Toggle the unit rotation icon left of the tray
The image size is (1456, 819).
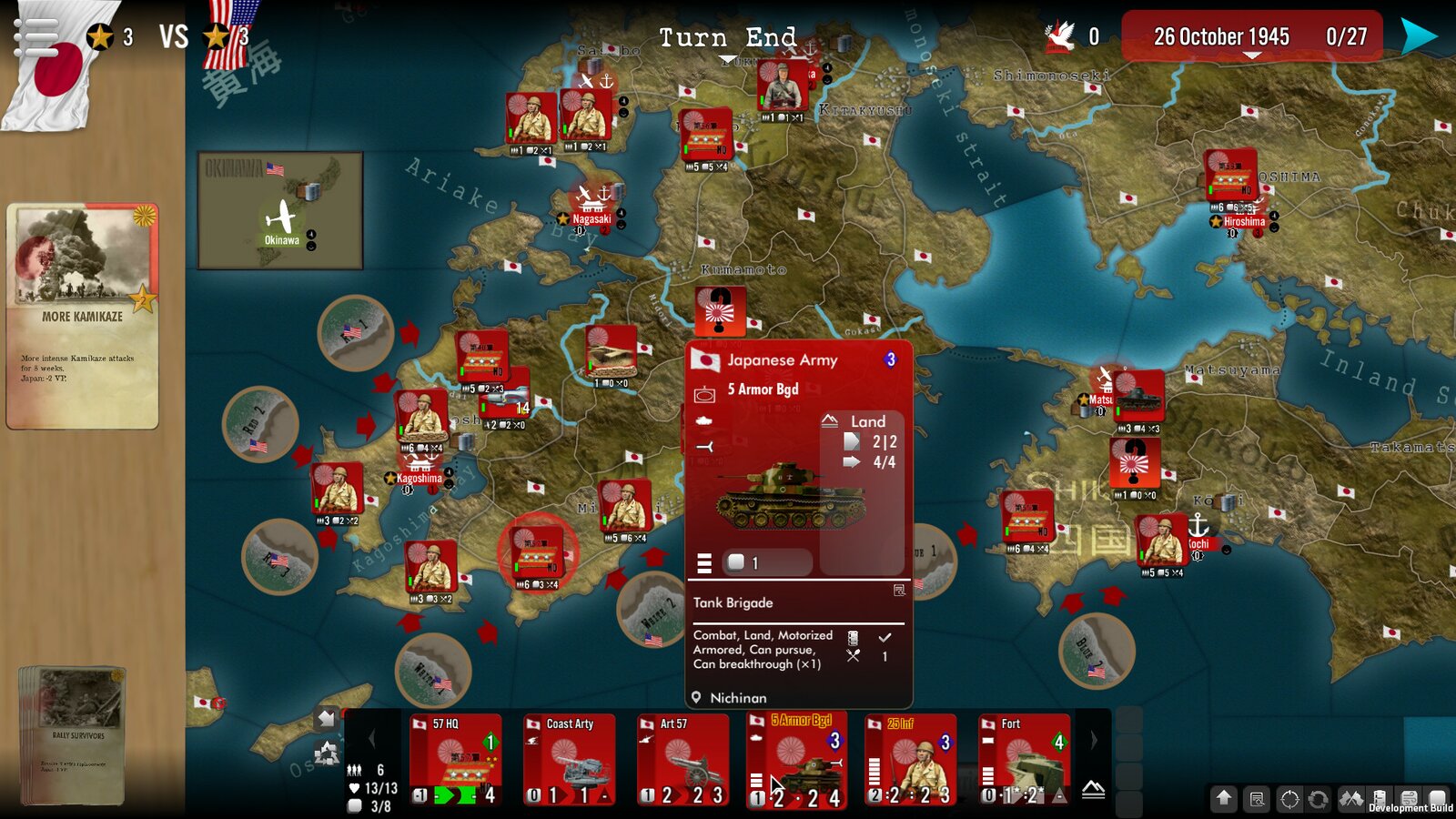tap(328, 753)
